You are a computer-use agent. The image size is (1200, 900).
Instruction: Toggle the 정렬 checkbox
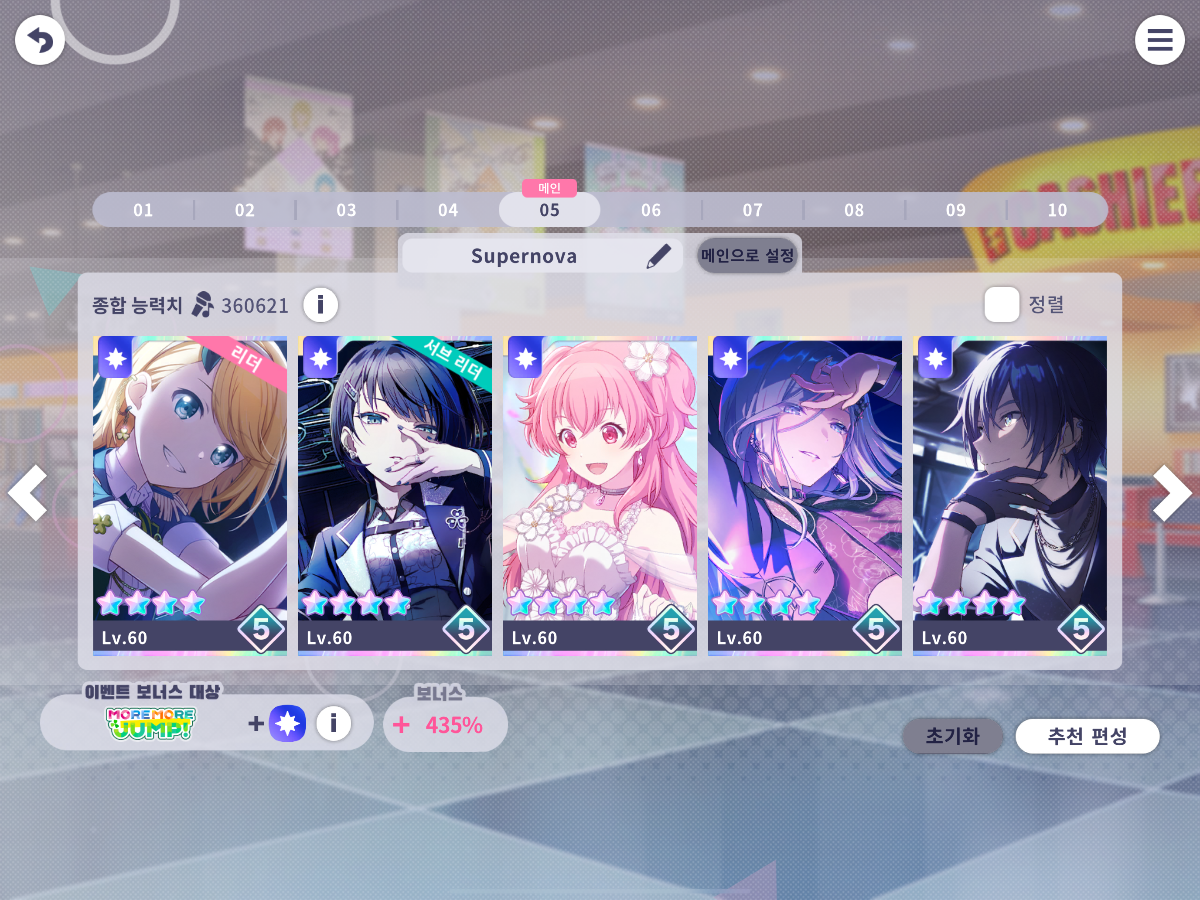(1001, 304)
